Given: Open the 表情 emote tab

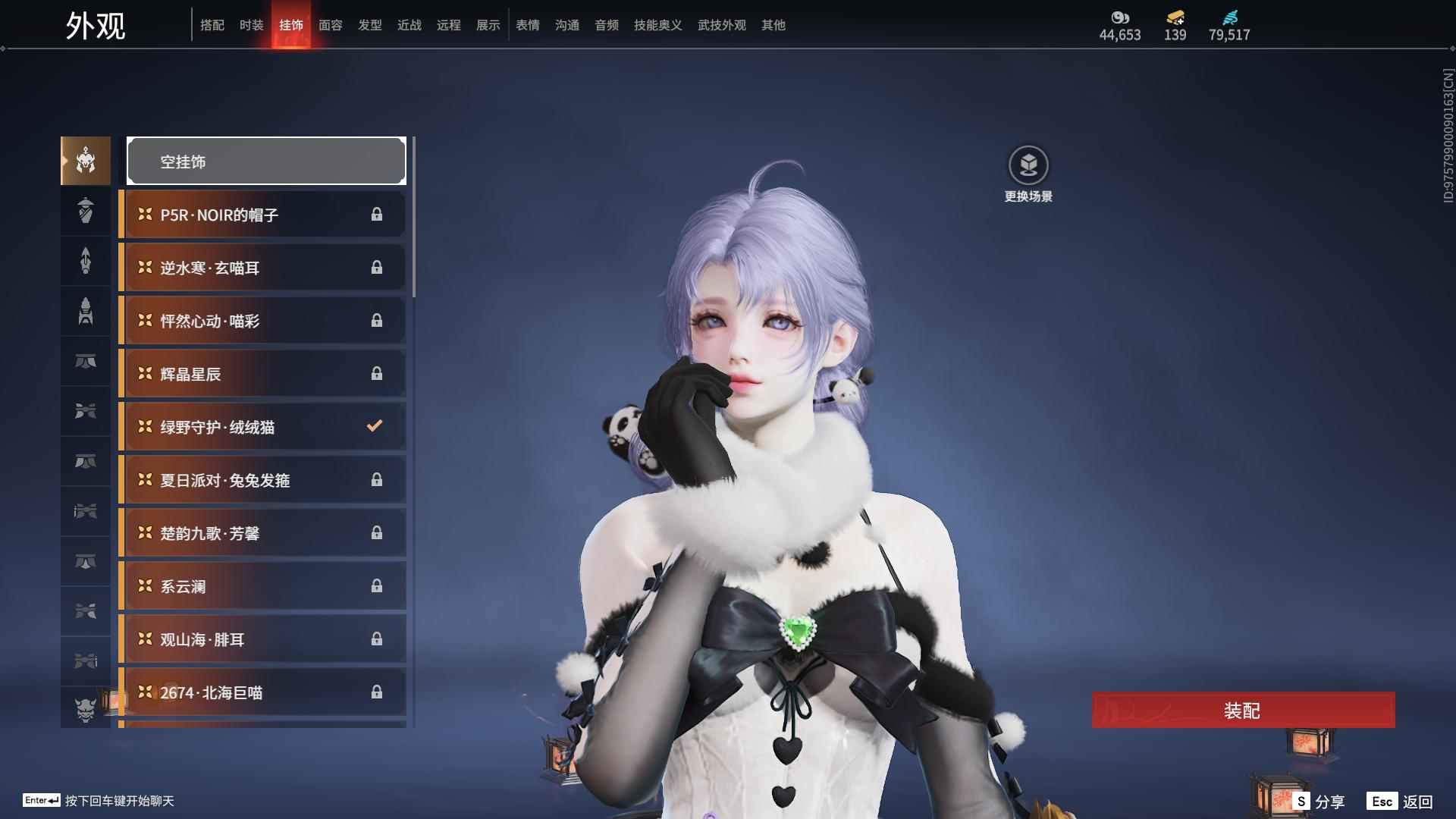Looking at the screenshot, I should [528, 25].
